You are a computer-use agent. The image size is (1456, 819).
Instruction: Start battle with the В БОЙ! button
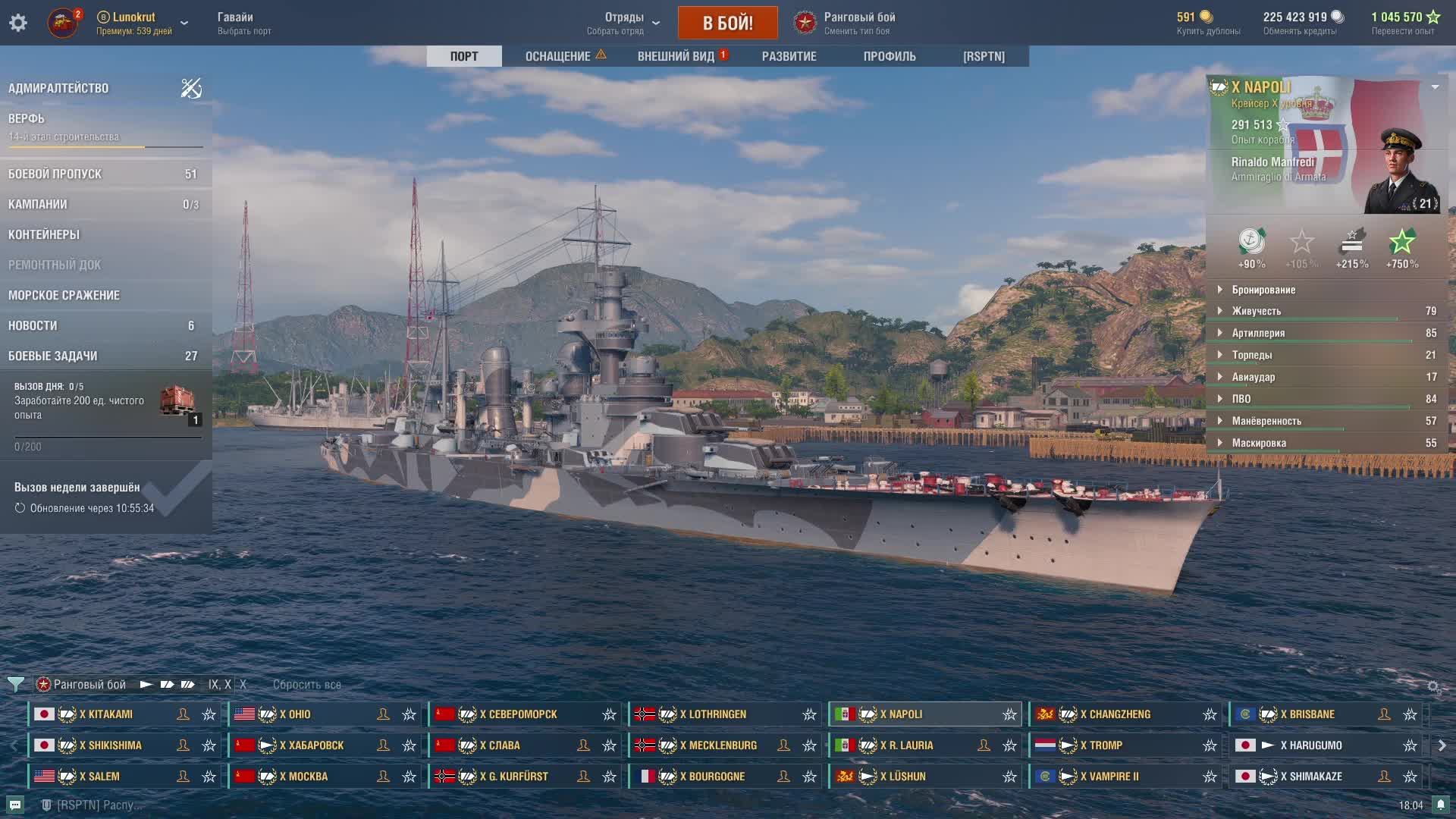click(x=727, y=23)
